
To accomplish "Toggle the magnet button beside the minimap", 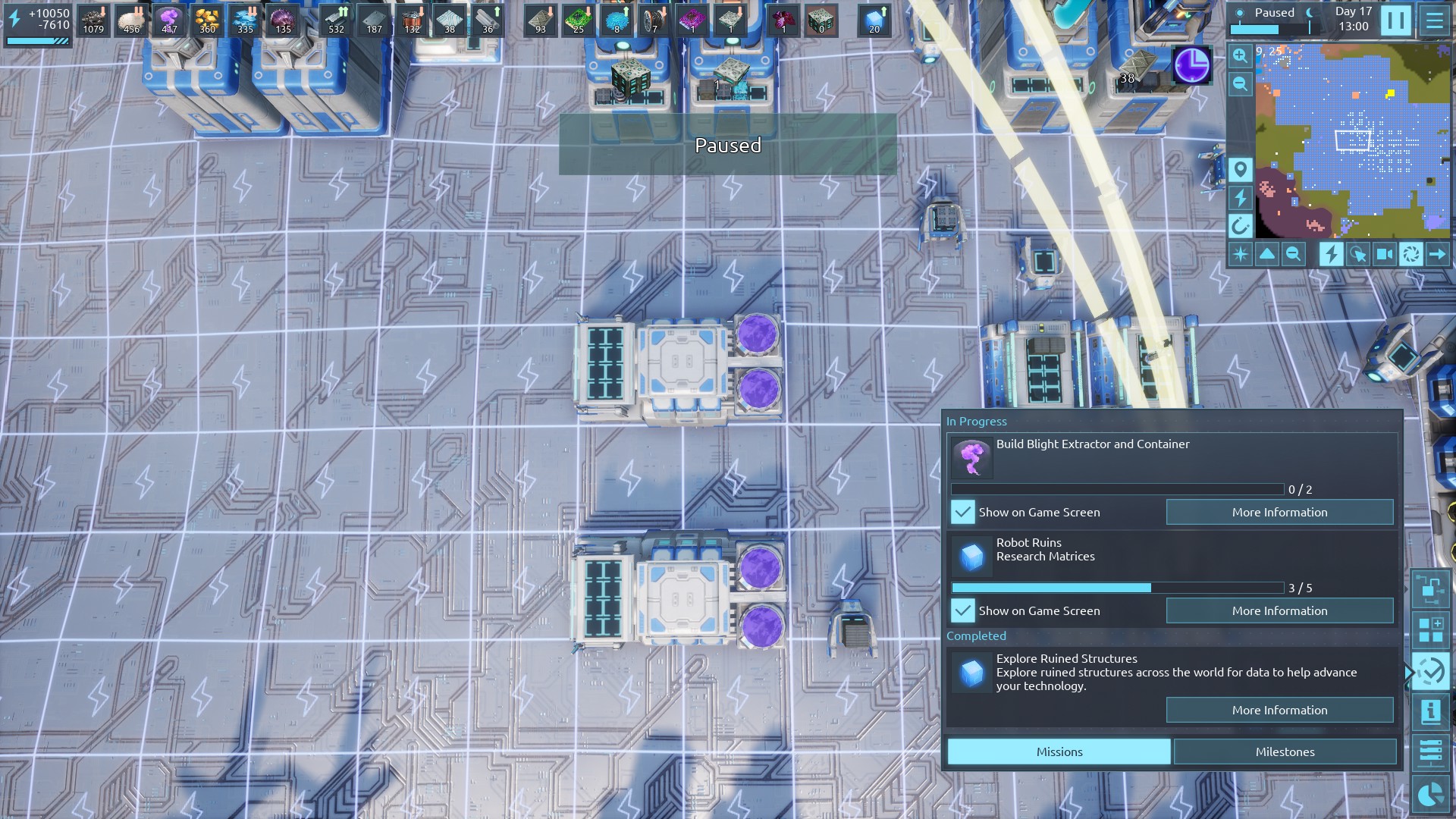I will pos(1240,225).
